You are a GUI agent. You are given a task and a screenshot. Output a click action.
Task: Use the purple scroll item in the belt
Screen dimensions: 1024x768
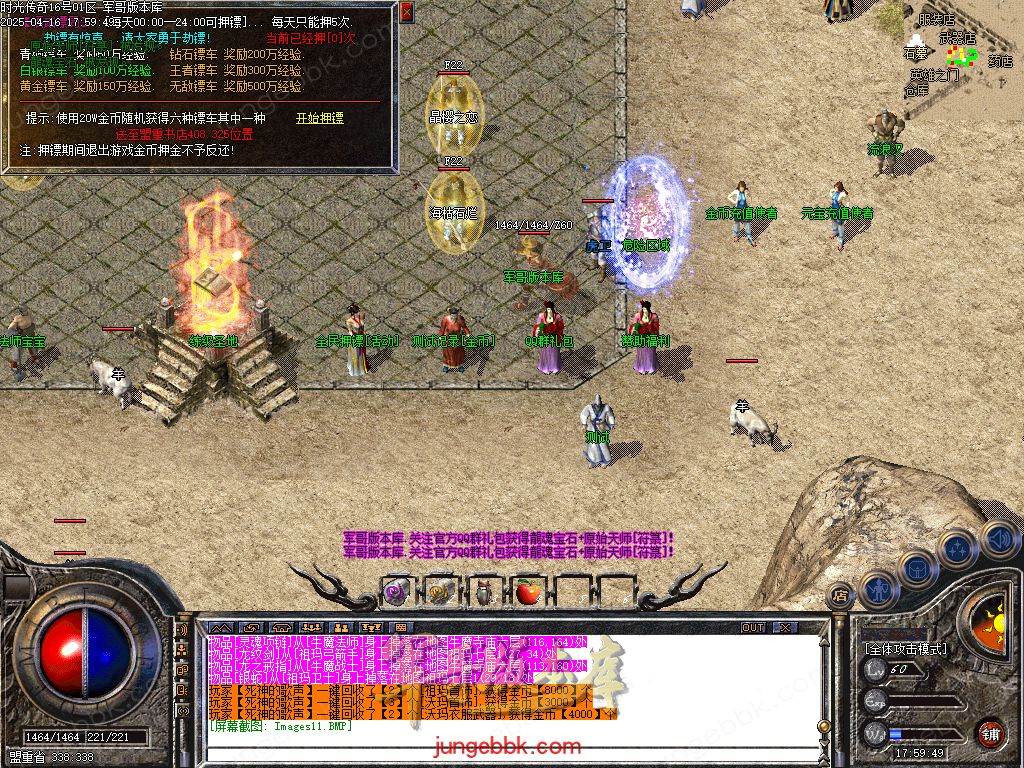click(397, 592)
